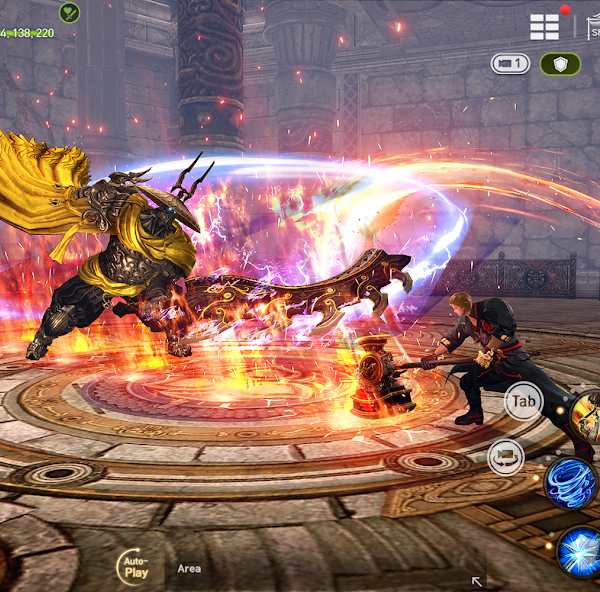Select the Area chat channel
The height and width of the screenshot is (592, 600).
(x=189, y=568)
